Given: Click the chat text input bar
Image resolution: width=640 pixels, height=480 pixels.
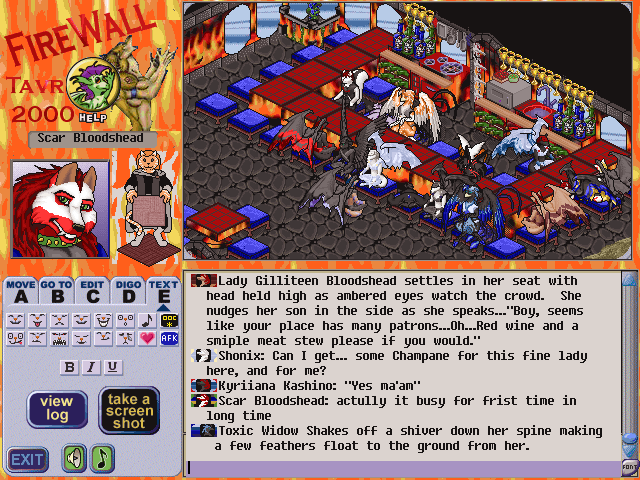Looking at the screenshot, I should (400, 467).
